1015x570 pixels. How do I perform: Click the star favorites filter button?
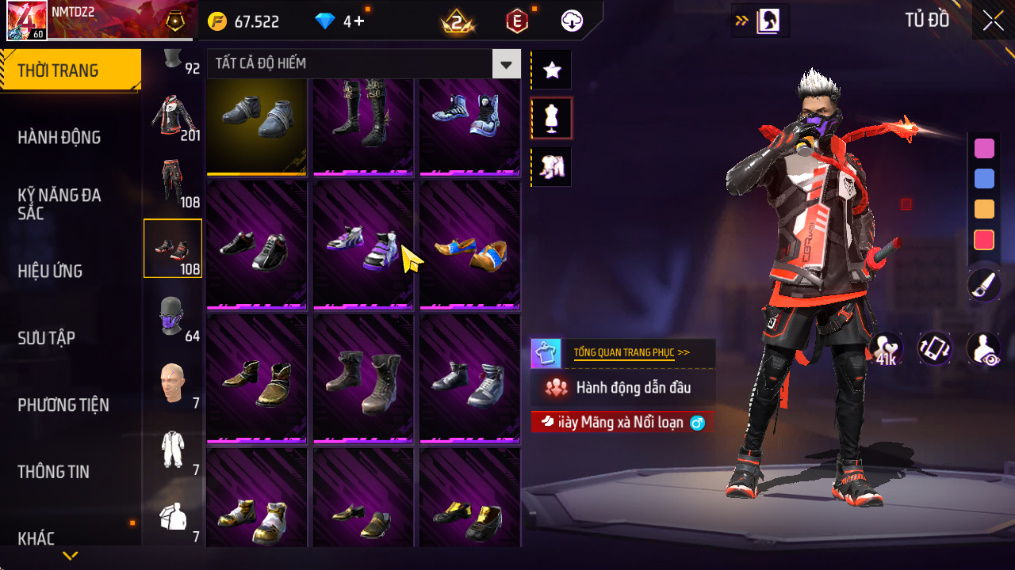[551, 70]
